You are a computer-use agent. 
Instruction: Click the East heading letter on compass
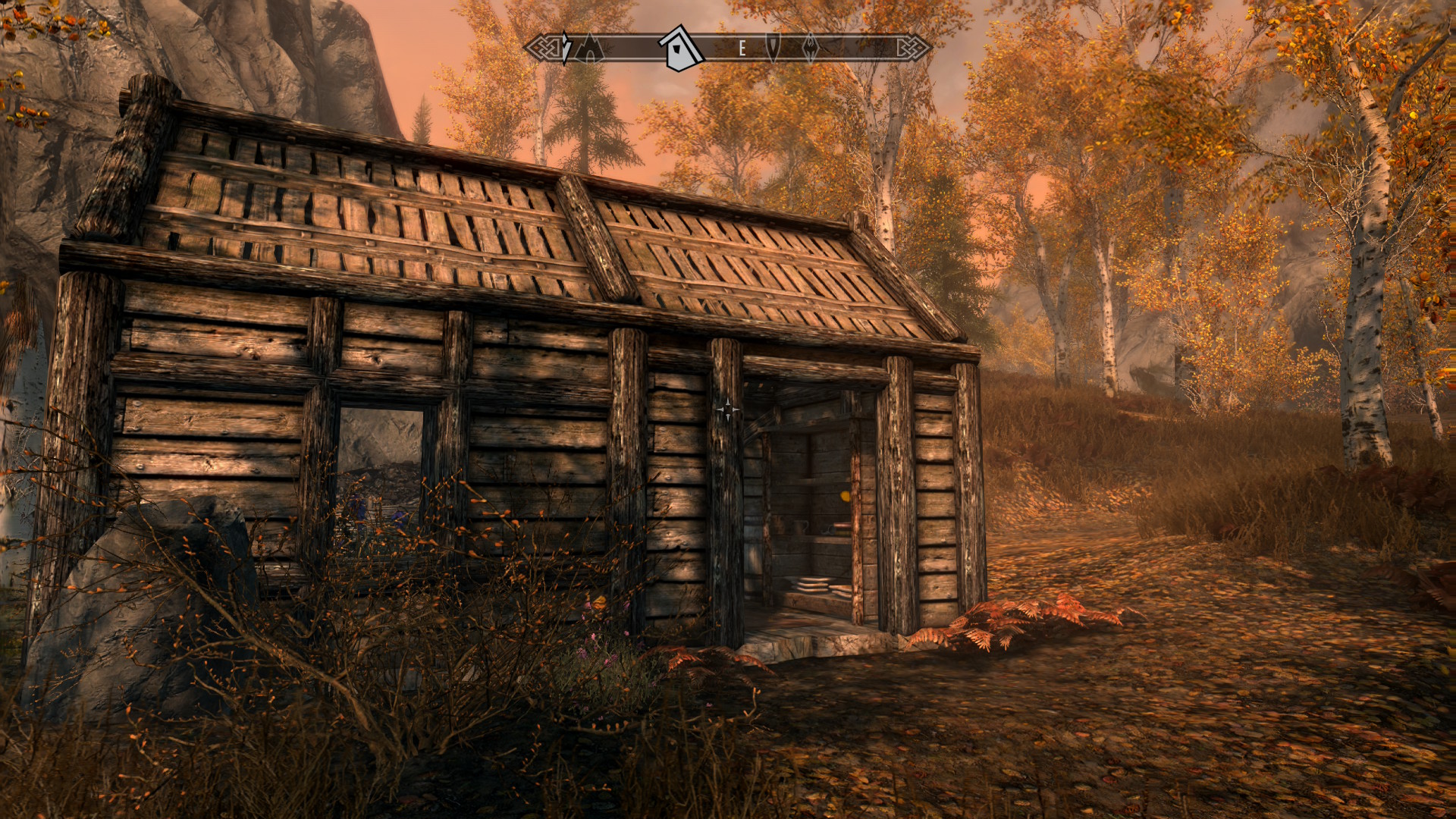click(x=742, y=49)
